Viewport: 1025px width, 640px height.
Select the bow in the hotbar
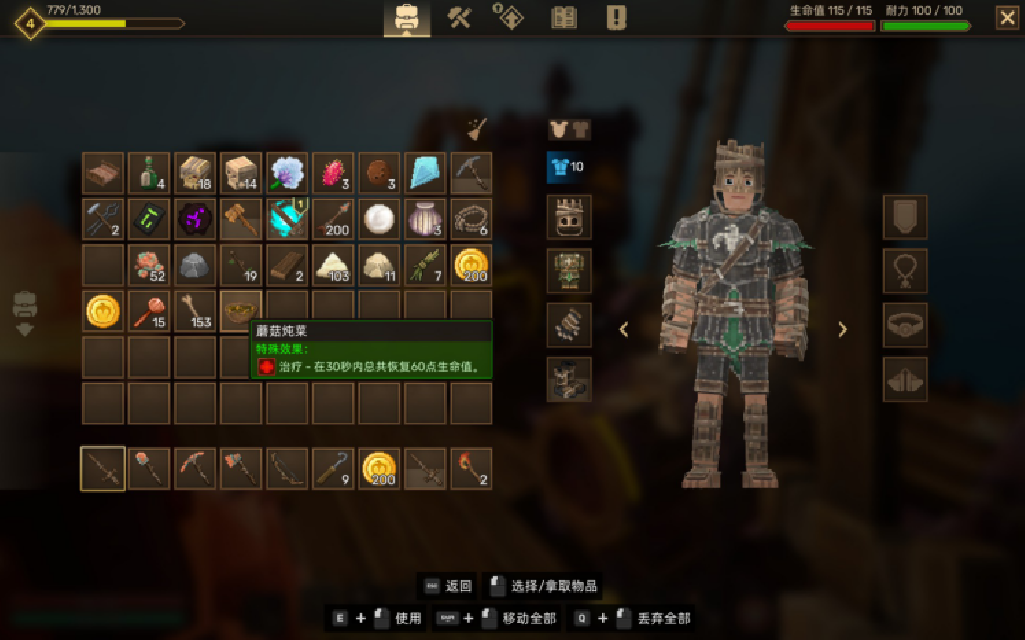pyautogui.click(x=287, y=468)
